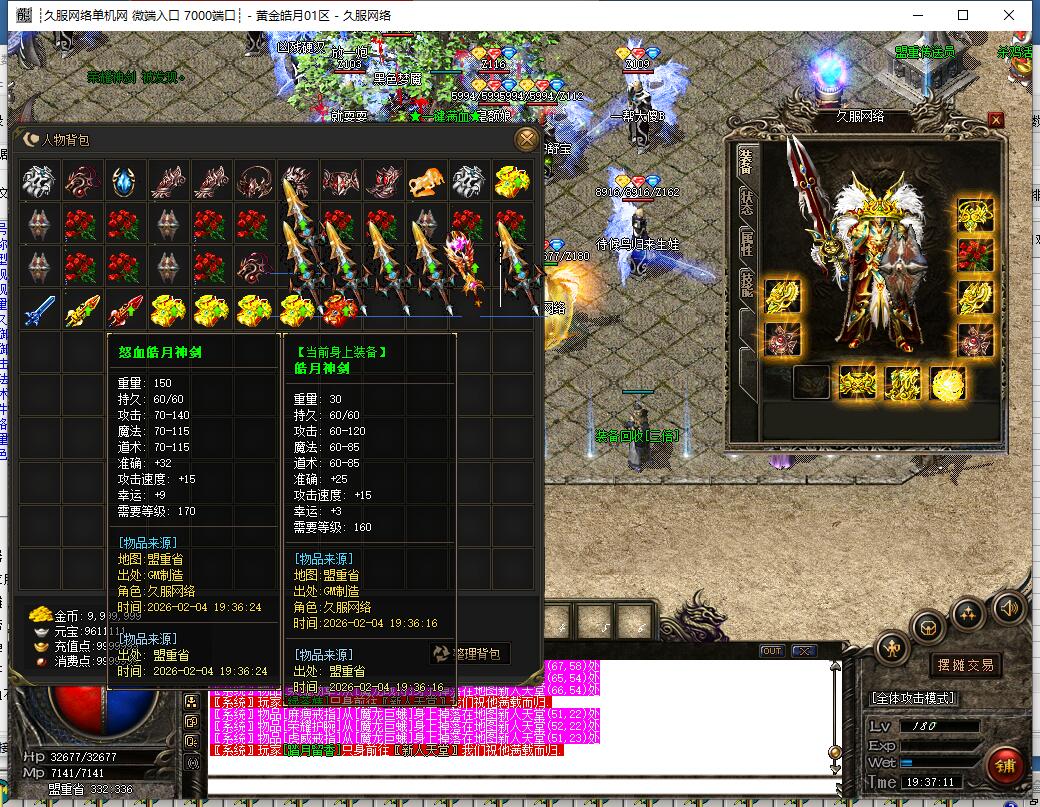Screen dimensions: 1040x807
Task: Select the blue gem amulet item
Action: [x=124, y=182]
